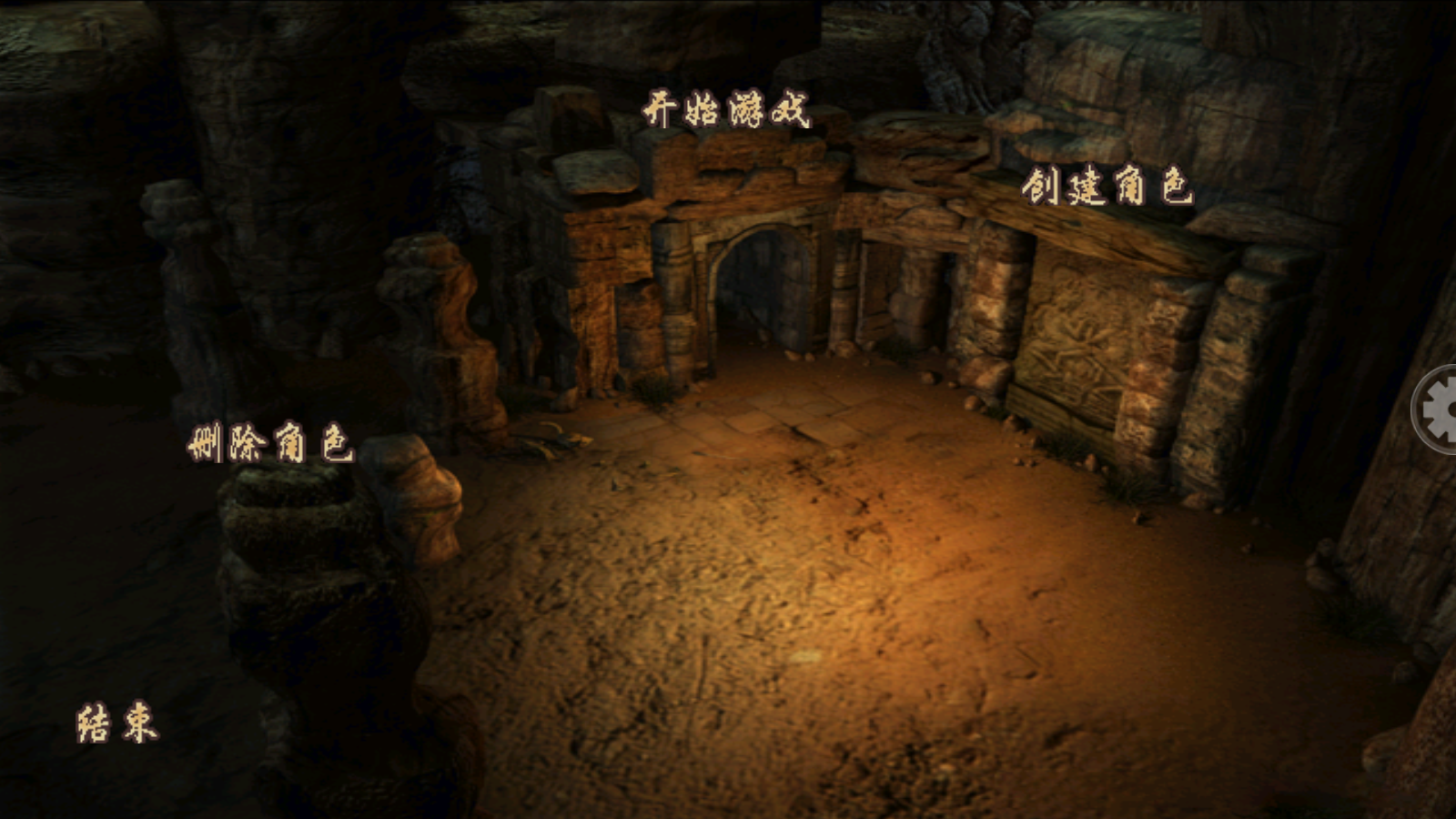Viewport: 1456px width, 819px height.
Task: Open the gear settings icon
Action: click(1438, 410)
